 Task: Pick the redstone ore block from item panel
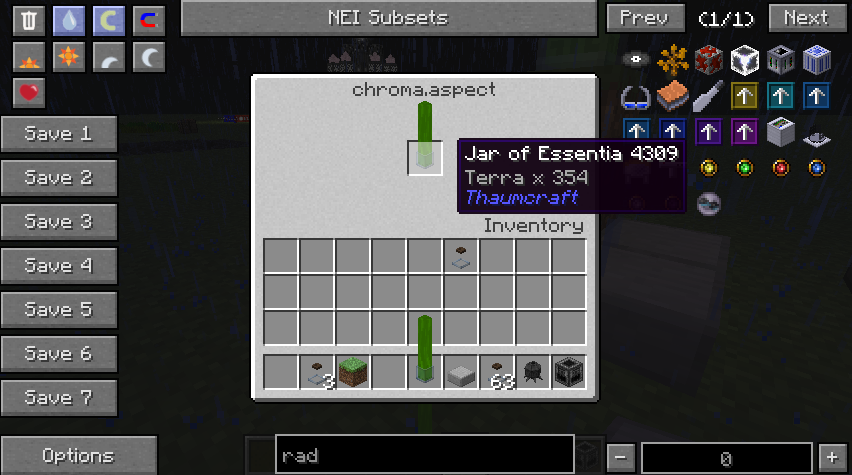tap(708, 59)
